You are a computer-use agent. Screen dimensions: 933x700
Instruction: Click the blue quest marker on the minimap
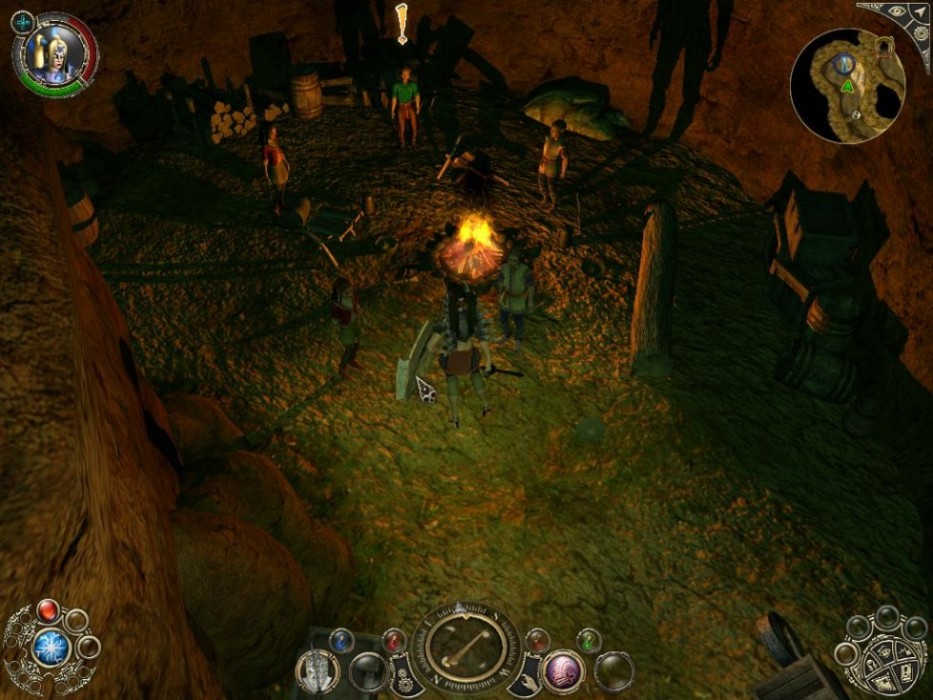[x=846, y=63]
